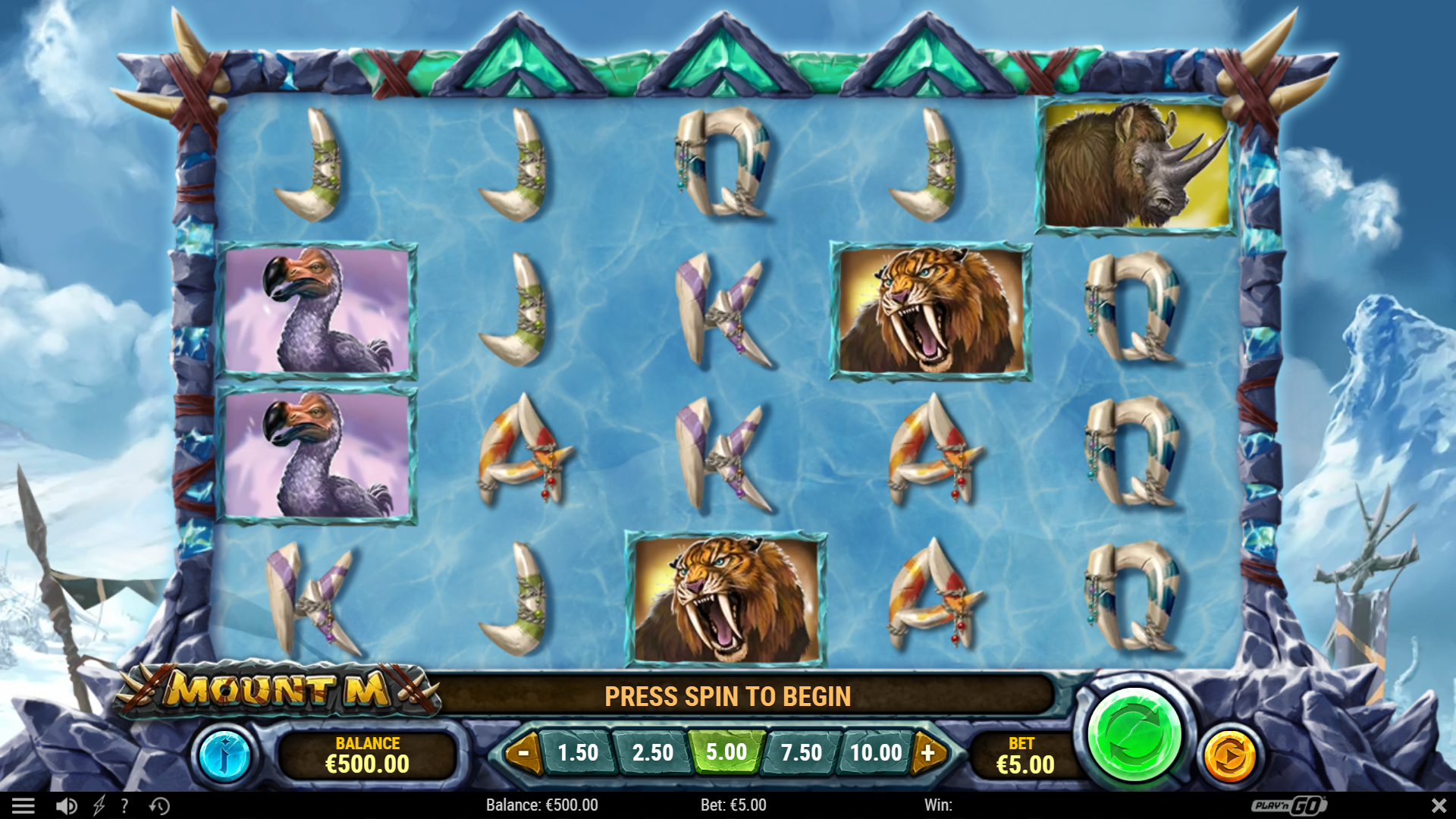Open the hamburger menu in bottom bar
Image resolution: width=1456 pixels, height=819 pixels.
tap(24, 805)
